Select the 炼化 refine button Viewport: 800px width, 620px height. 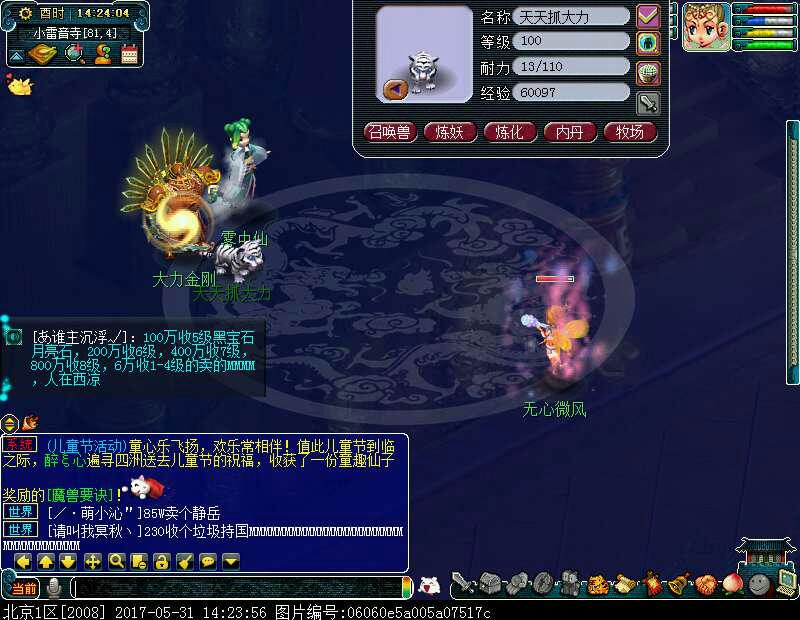[510, 132]
